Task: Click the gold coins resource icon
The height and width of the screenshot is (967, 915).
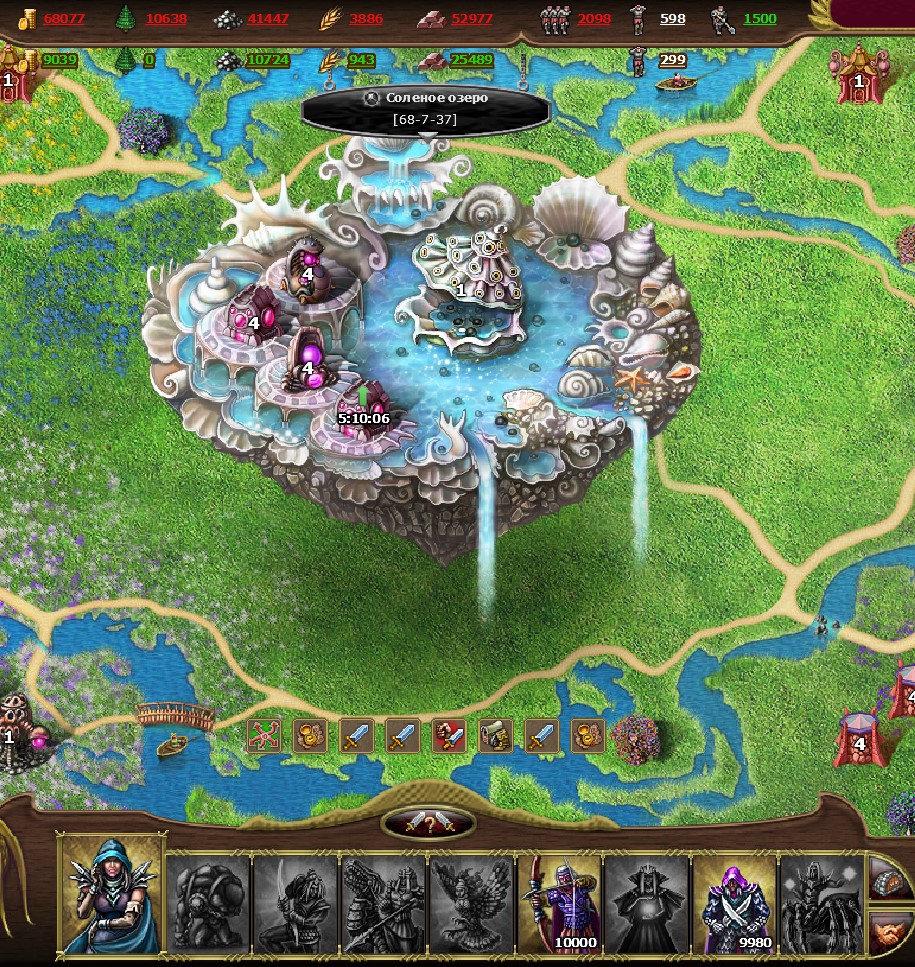Action: point(27,18)
